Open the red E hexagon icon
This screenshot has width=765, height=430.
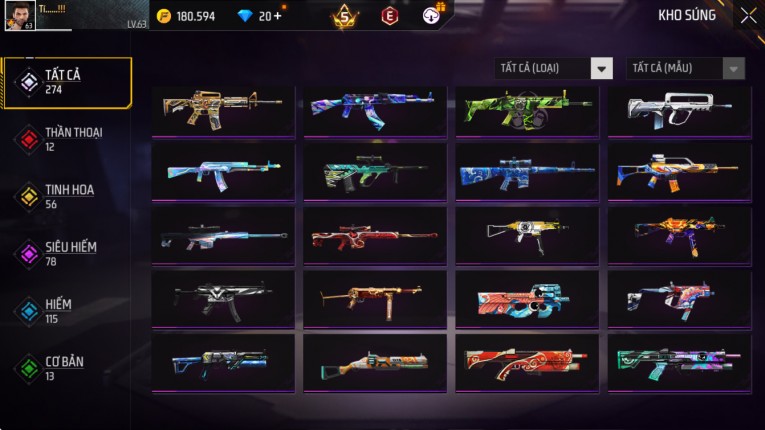[x=389, y=15]
